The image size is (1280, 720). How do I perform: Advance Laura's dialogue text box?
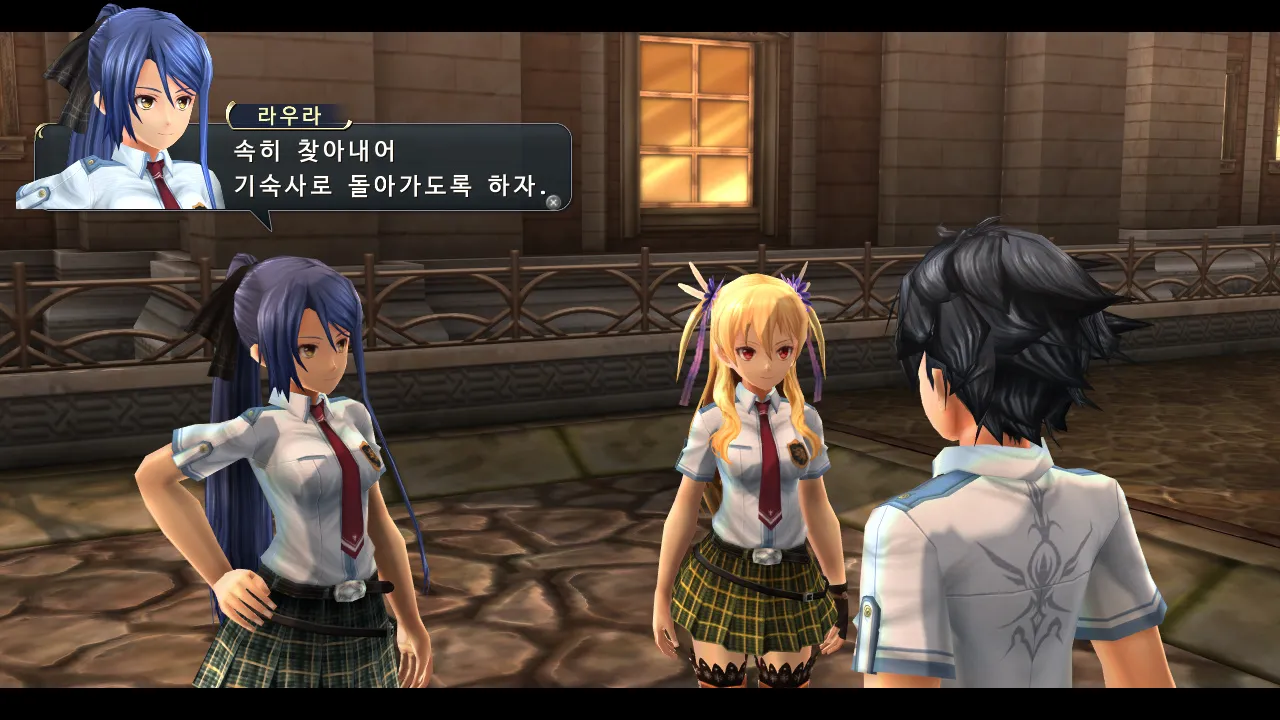pos(553,202)
